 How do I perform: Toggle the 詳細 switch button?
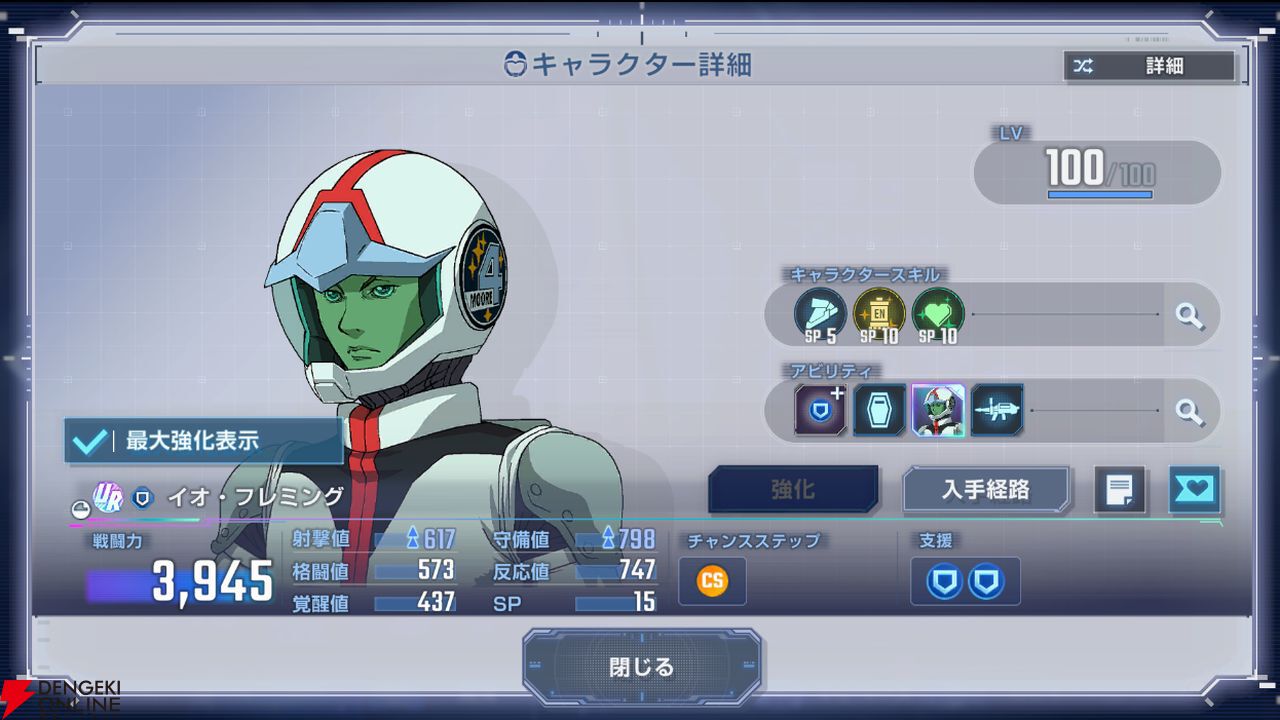pyautogui.click(x=1149, y=67)
